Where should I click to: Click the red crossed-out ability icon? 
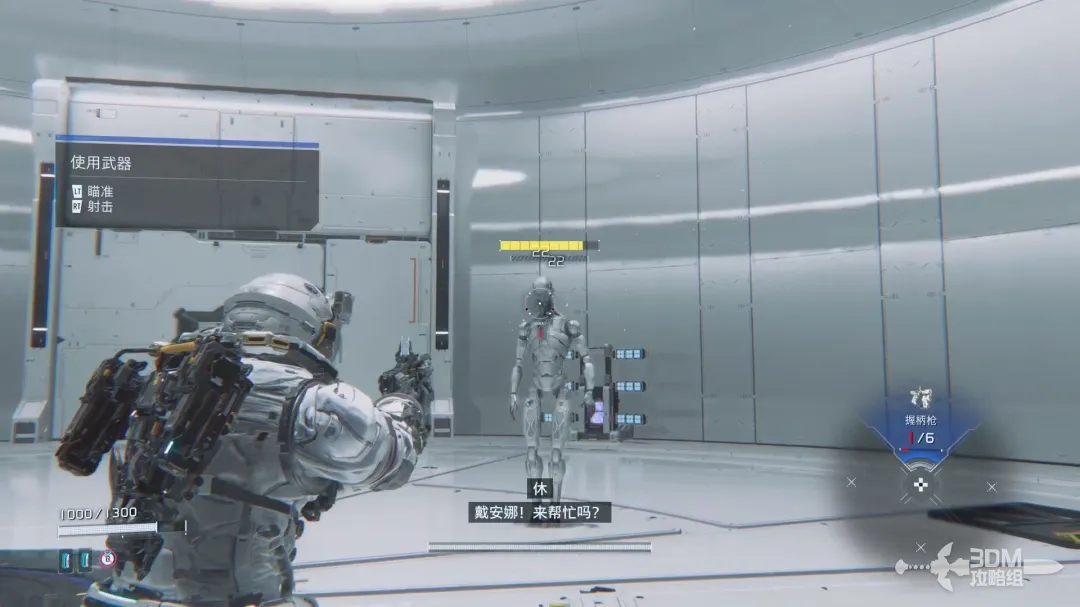(107, 559)
